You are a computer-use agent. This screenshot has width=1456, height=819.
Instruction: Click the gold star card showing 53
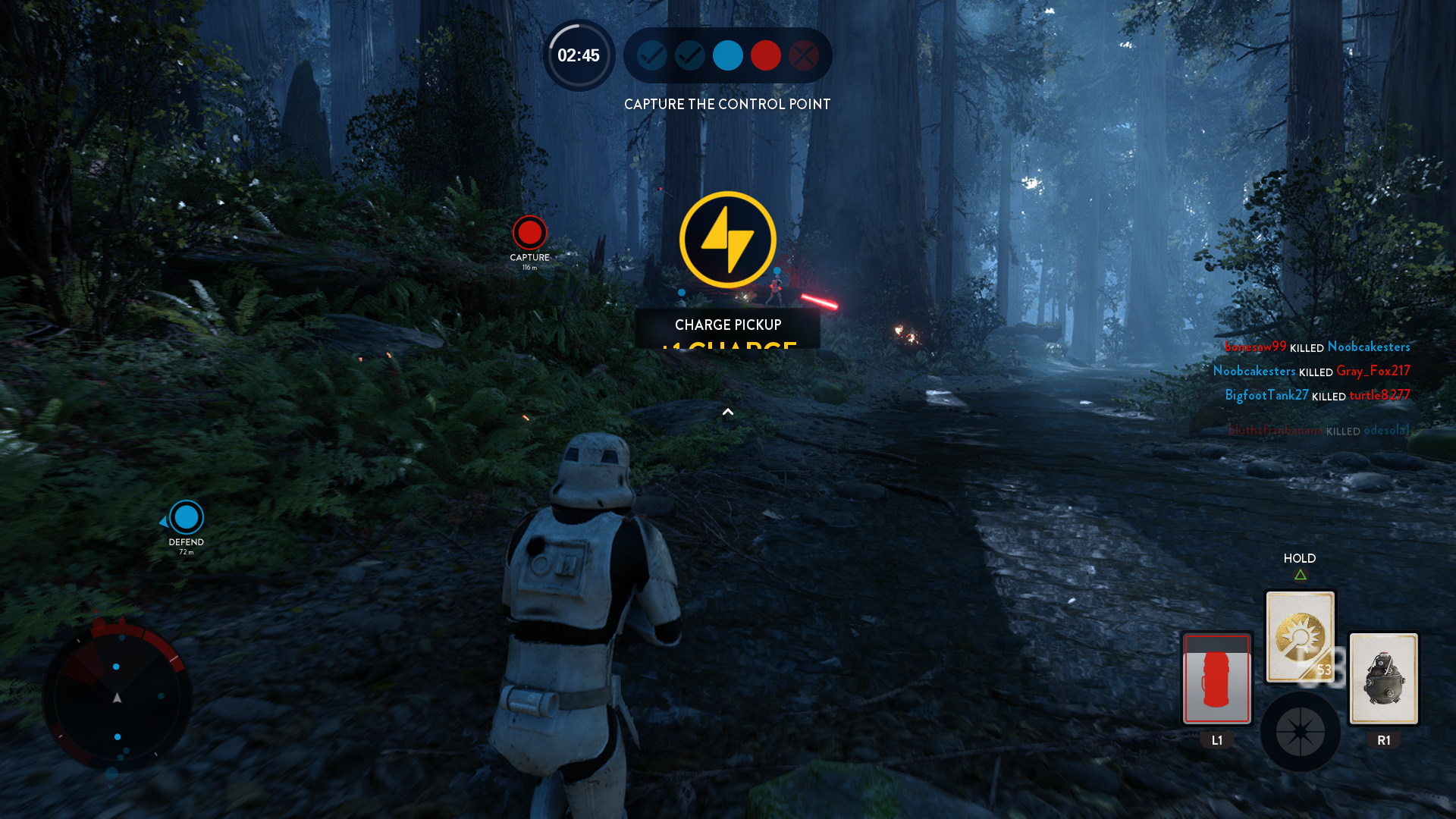click(x=1300, y=637)
